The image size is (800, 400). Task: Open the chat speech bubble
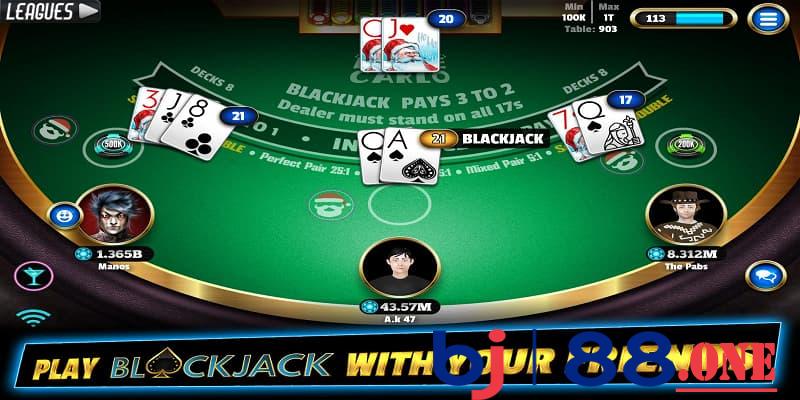pyautogui.click(x=765, y=274)
